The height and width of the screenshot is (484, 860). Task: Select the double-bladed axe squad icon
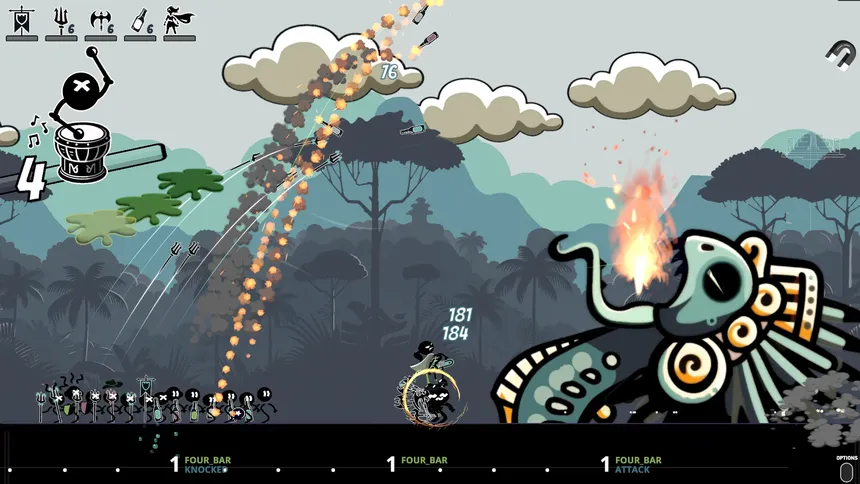[100, 20]
